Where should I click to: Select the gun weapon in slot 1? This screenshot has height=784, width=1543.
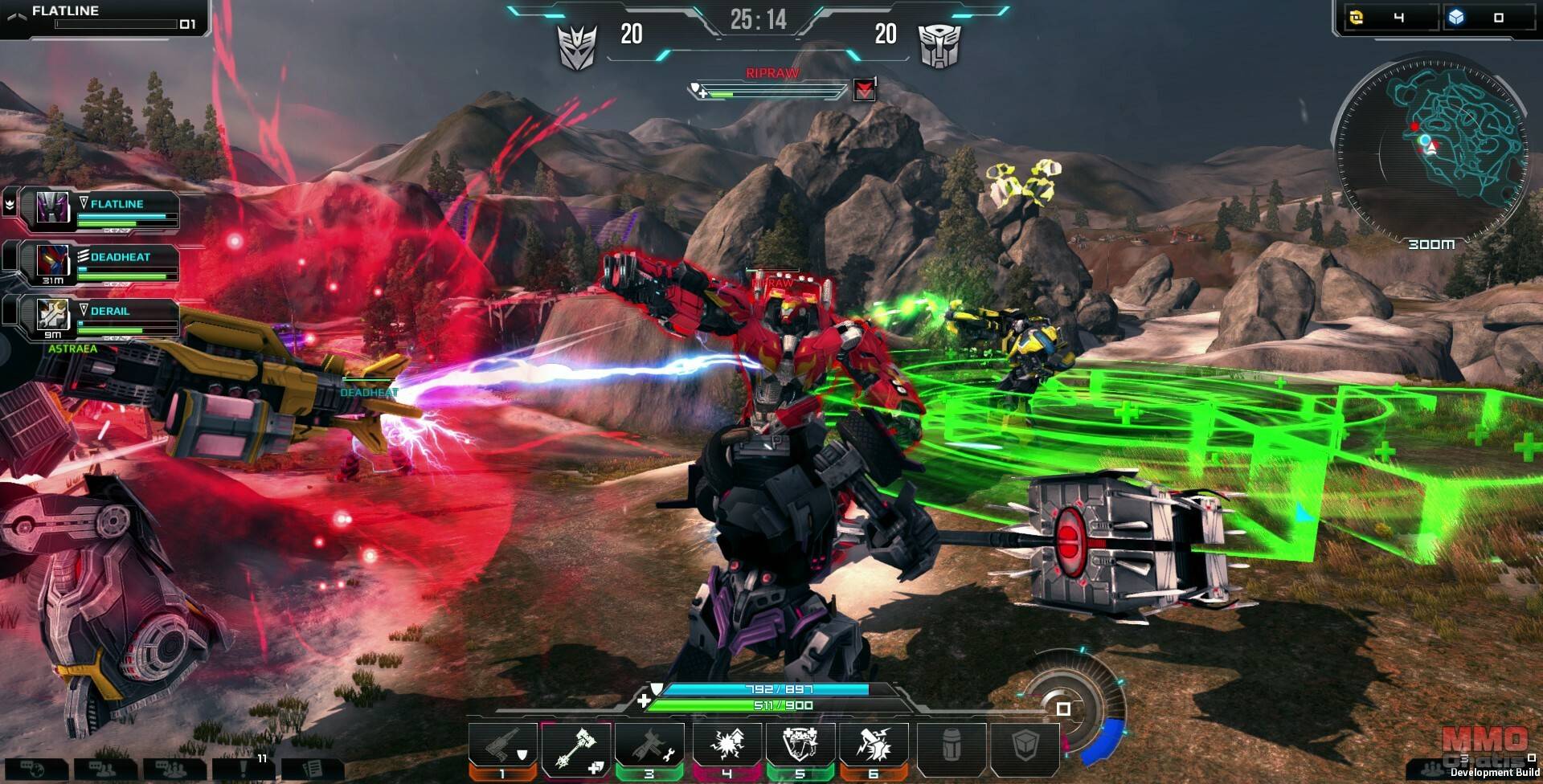(503, 749)
